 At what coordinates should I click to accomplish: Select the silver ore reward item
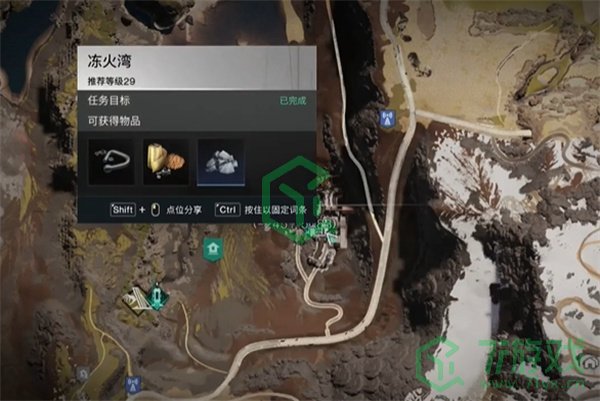point(220,160)
